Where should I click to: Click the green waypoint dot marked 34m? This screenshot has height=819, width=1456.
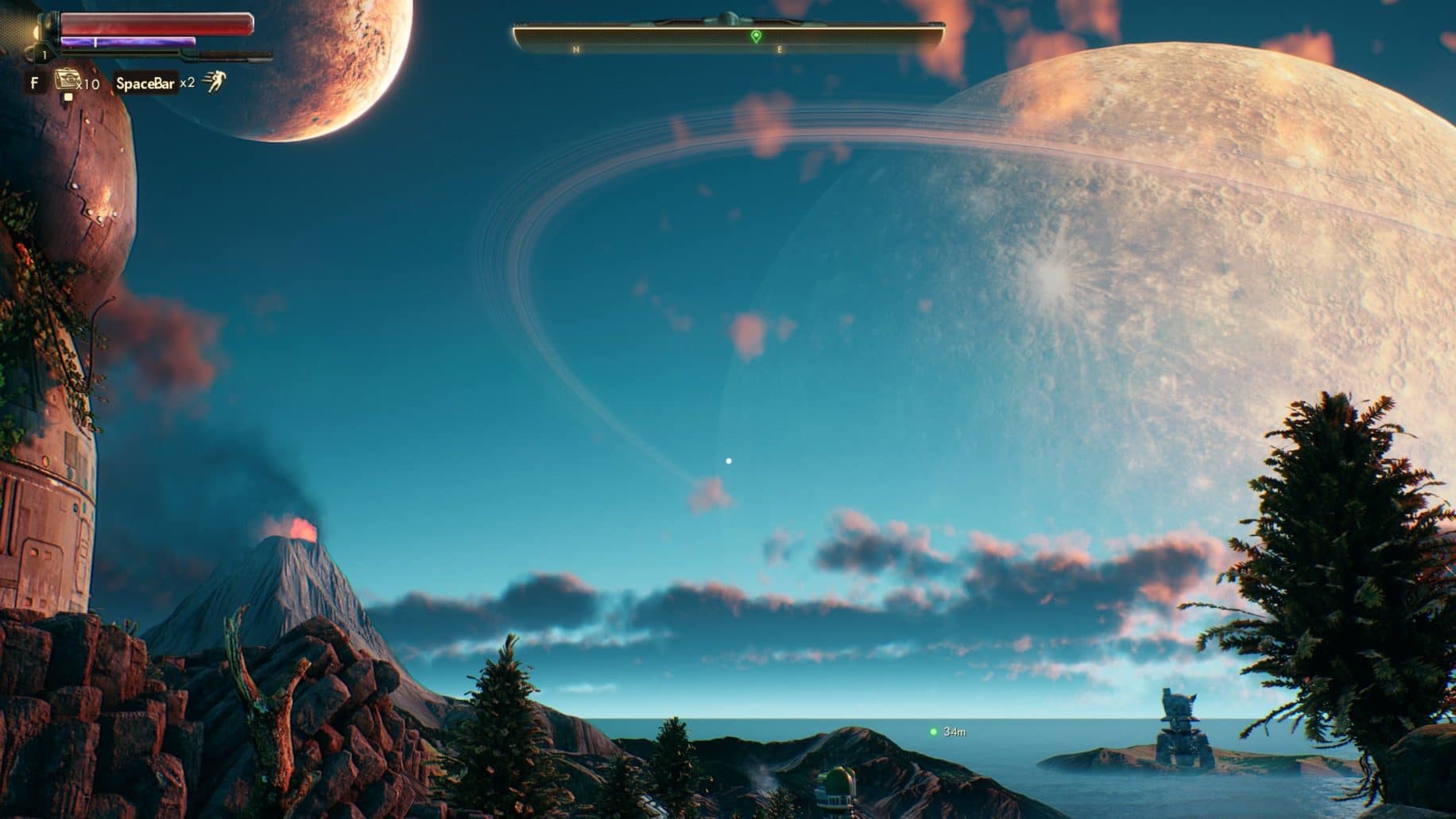click(933, 732)
